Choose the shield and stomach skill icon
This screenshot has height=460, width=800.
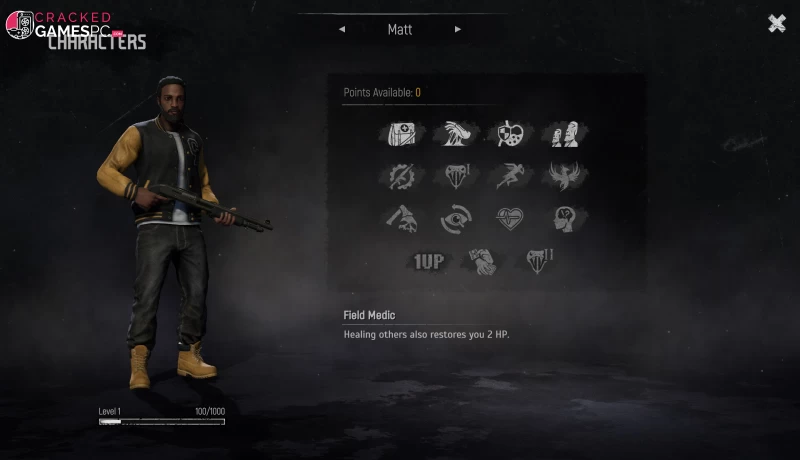tap(509, 134)
